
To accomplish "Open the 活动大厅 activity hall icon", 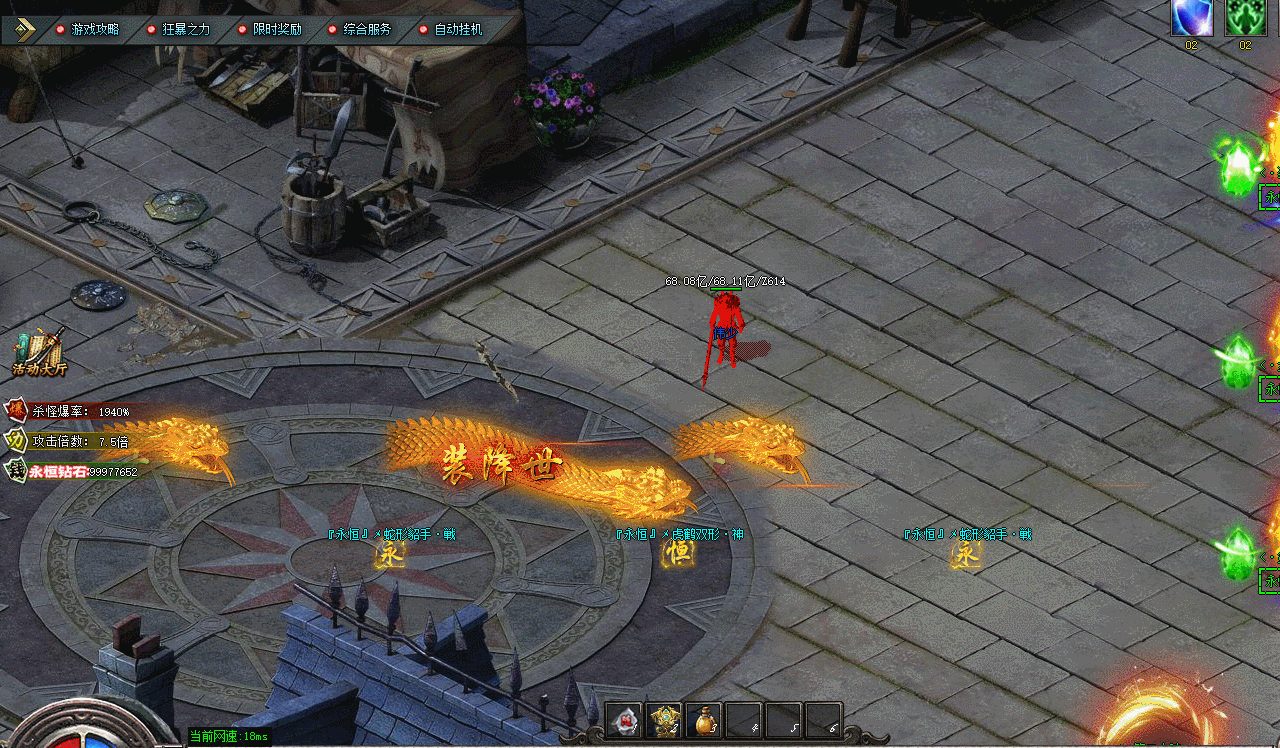I will [x=39, y=353].
